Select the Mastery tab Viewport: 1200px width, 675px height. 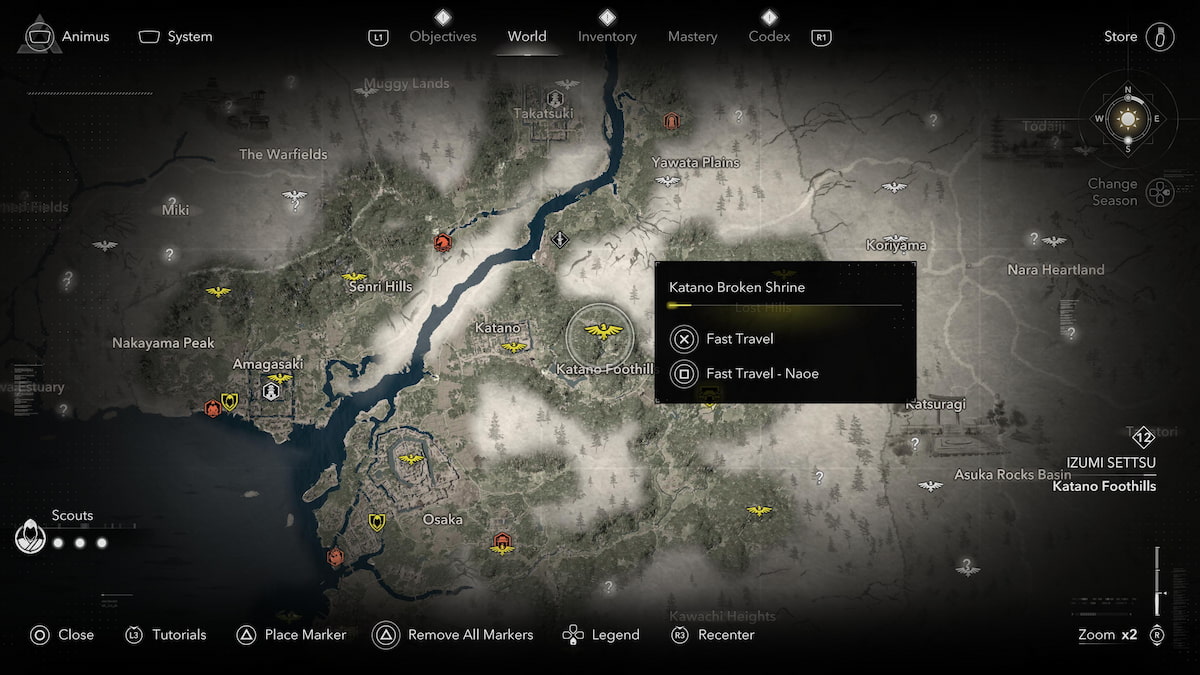tap(692, 37)
